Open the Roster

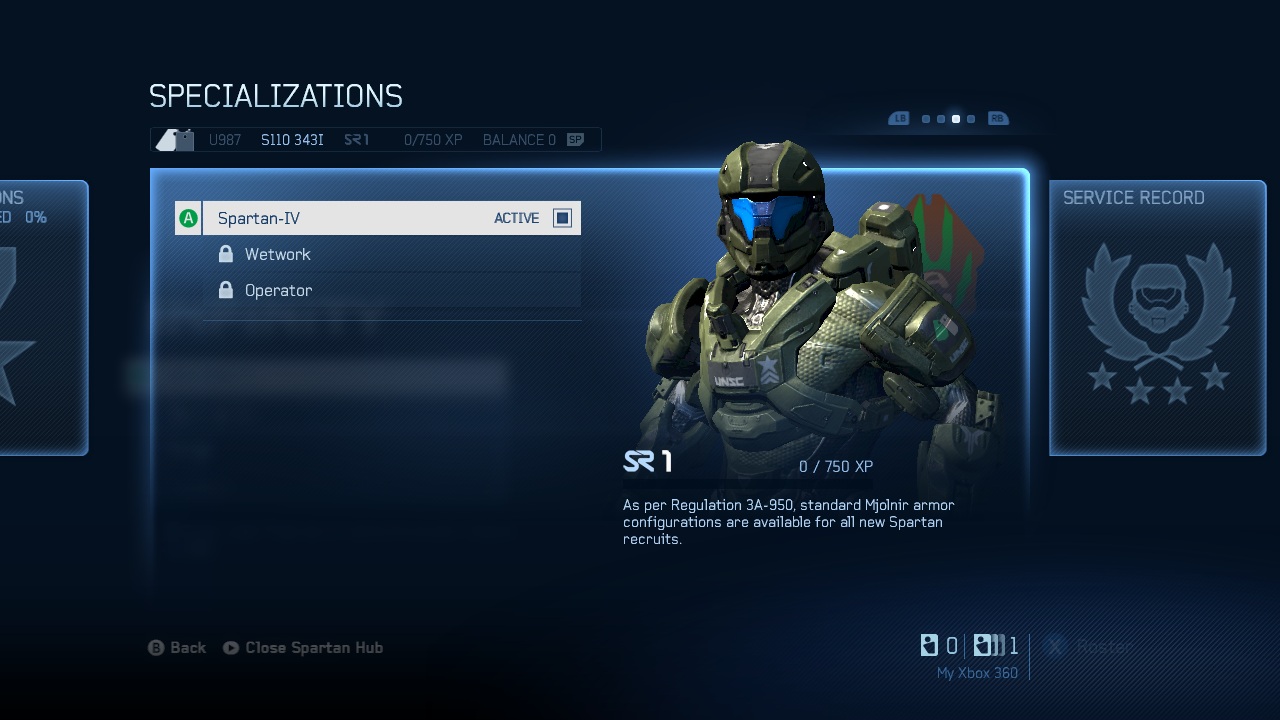(x=1090, y=647)
